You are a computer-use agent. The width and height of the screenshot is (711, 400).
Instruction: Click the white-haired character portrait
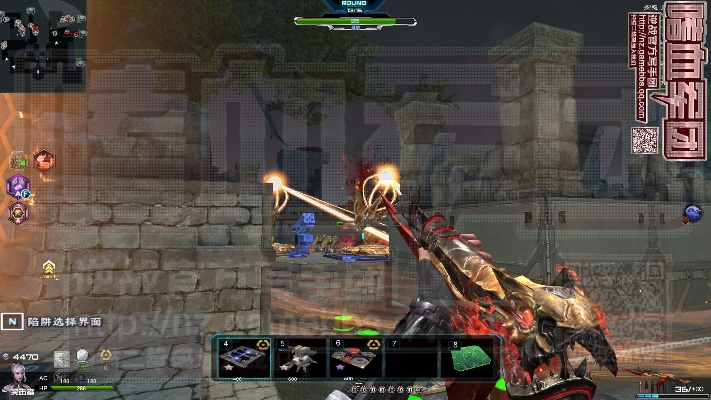tap(17, 379)
